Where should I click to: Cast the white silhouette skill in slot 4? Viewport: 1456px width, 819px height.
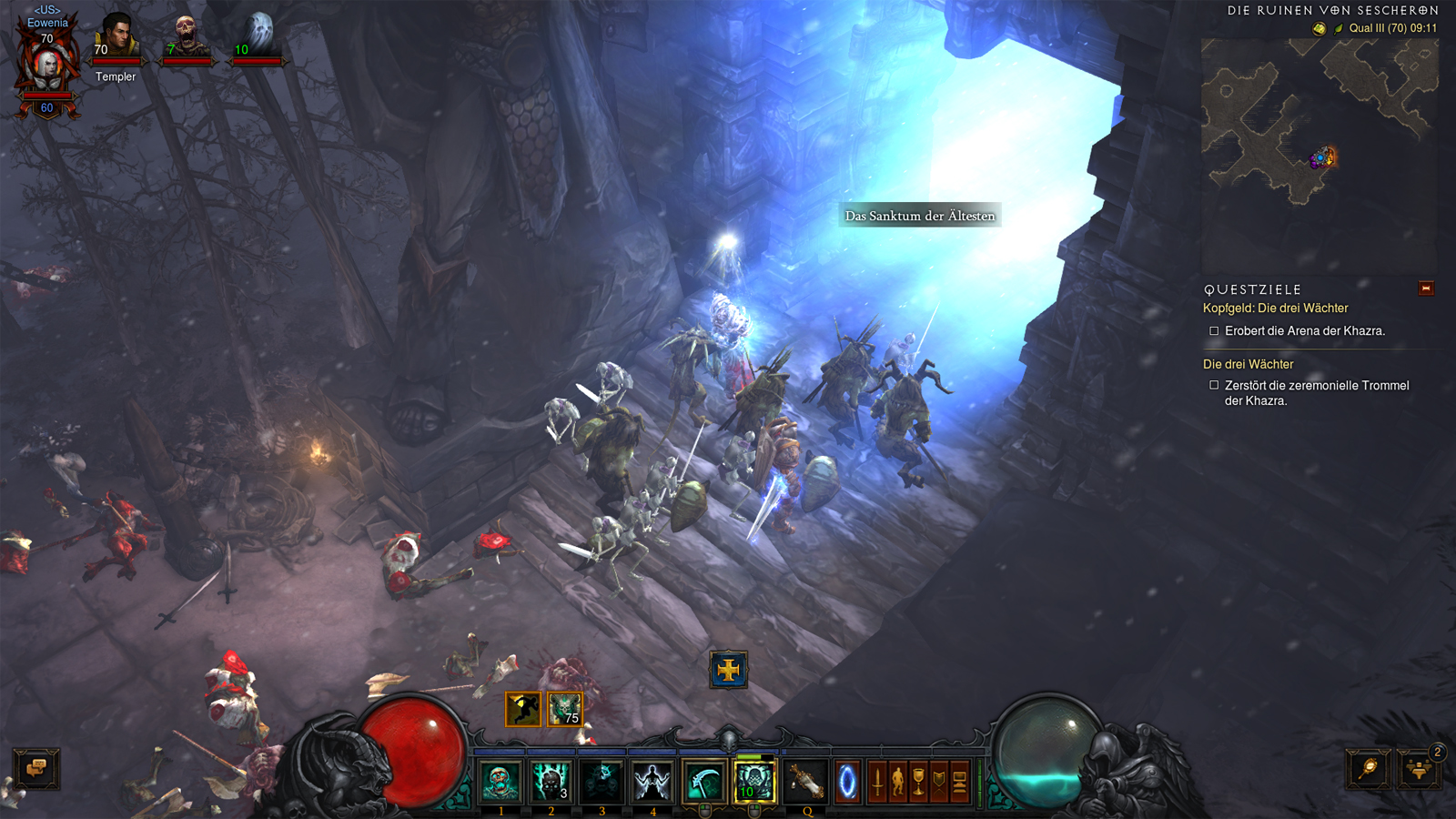[652, 782]
